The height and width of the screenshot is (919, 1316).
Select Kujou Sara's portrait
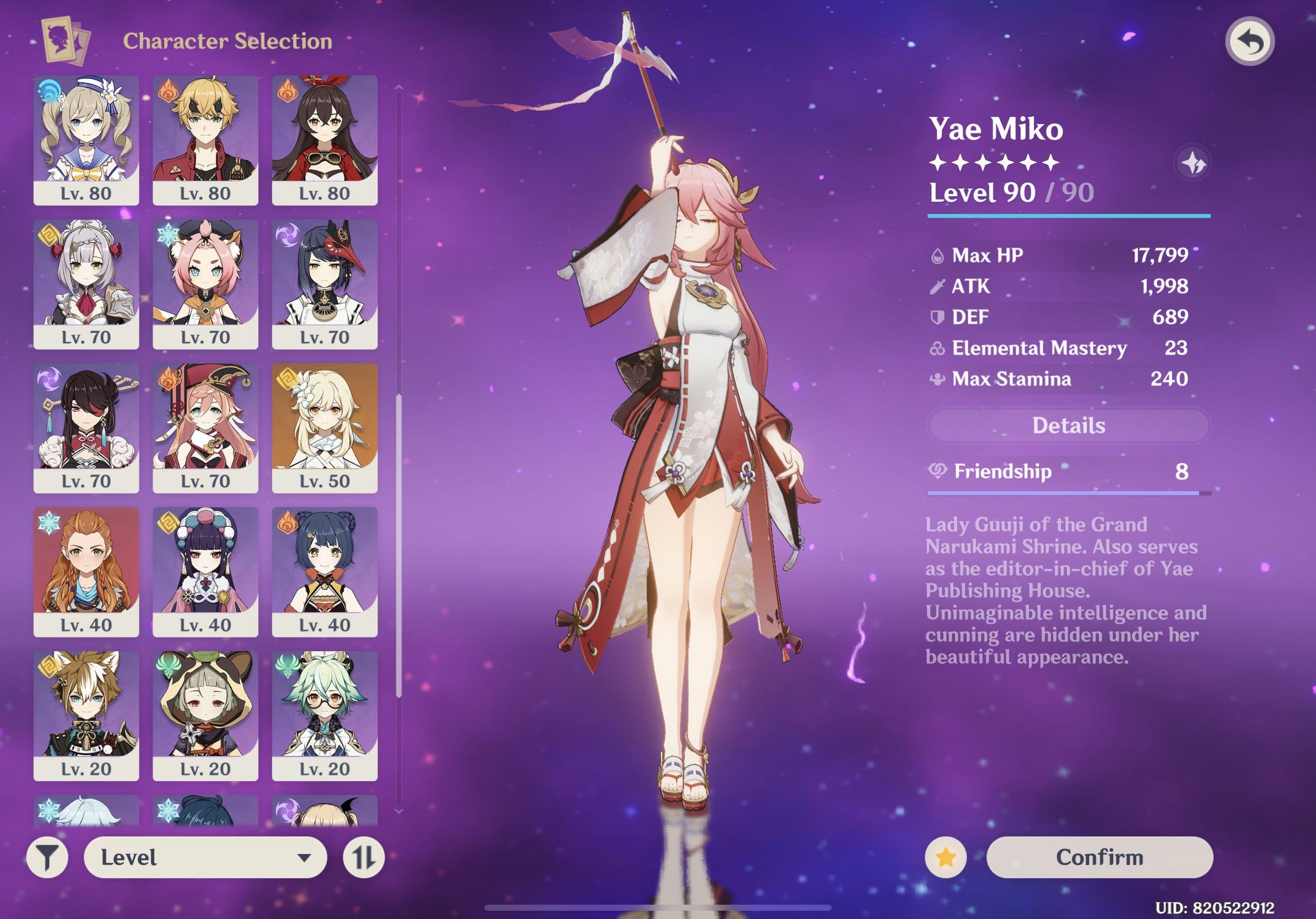click(325, 284)
